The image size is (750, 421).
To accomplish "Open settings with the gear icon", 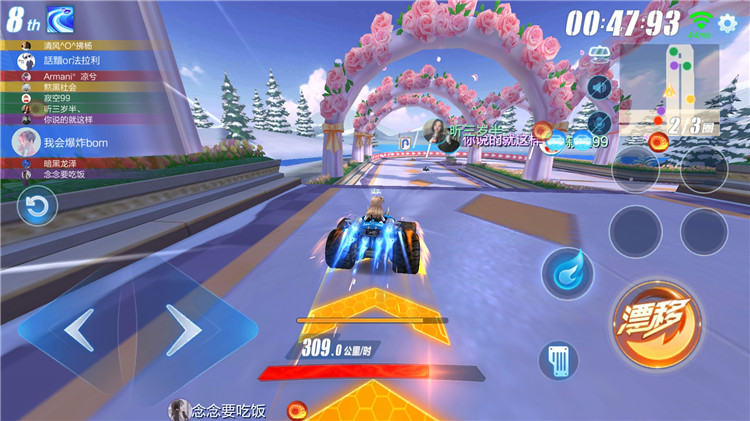I will click(x=728, y=25).
